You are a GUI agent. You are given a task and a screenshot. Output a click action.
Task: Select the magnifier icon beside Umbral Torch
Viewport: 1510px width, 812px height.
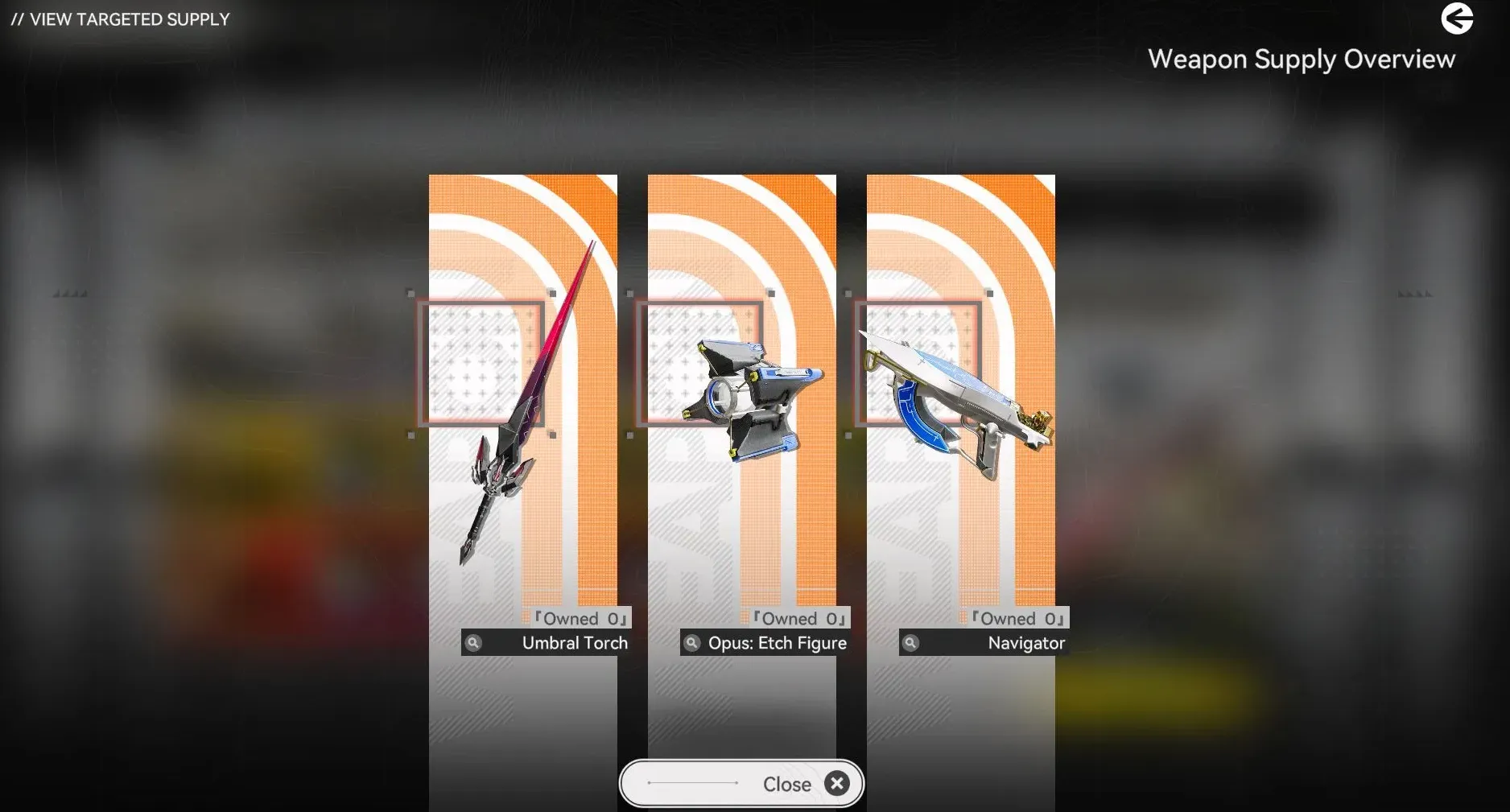point(473,643)
